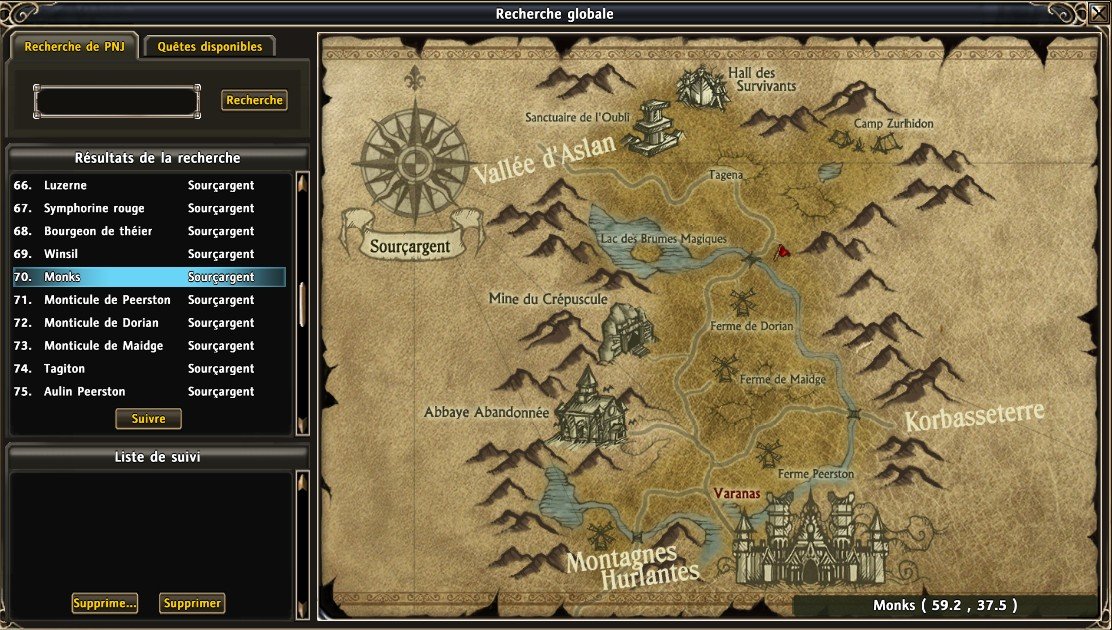
Task: Choose Monticule de Peerston in results
Action: click(148, 300)
